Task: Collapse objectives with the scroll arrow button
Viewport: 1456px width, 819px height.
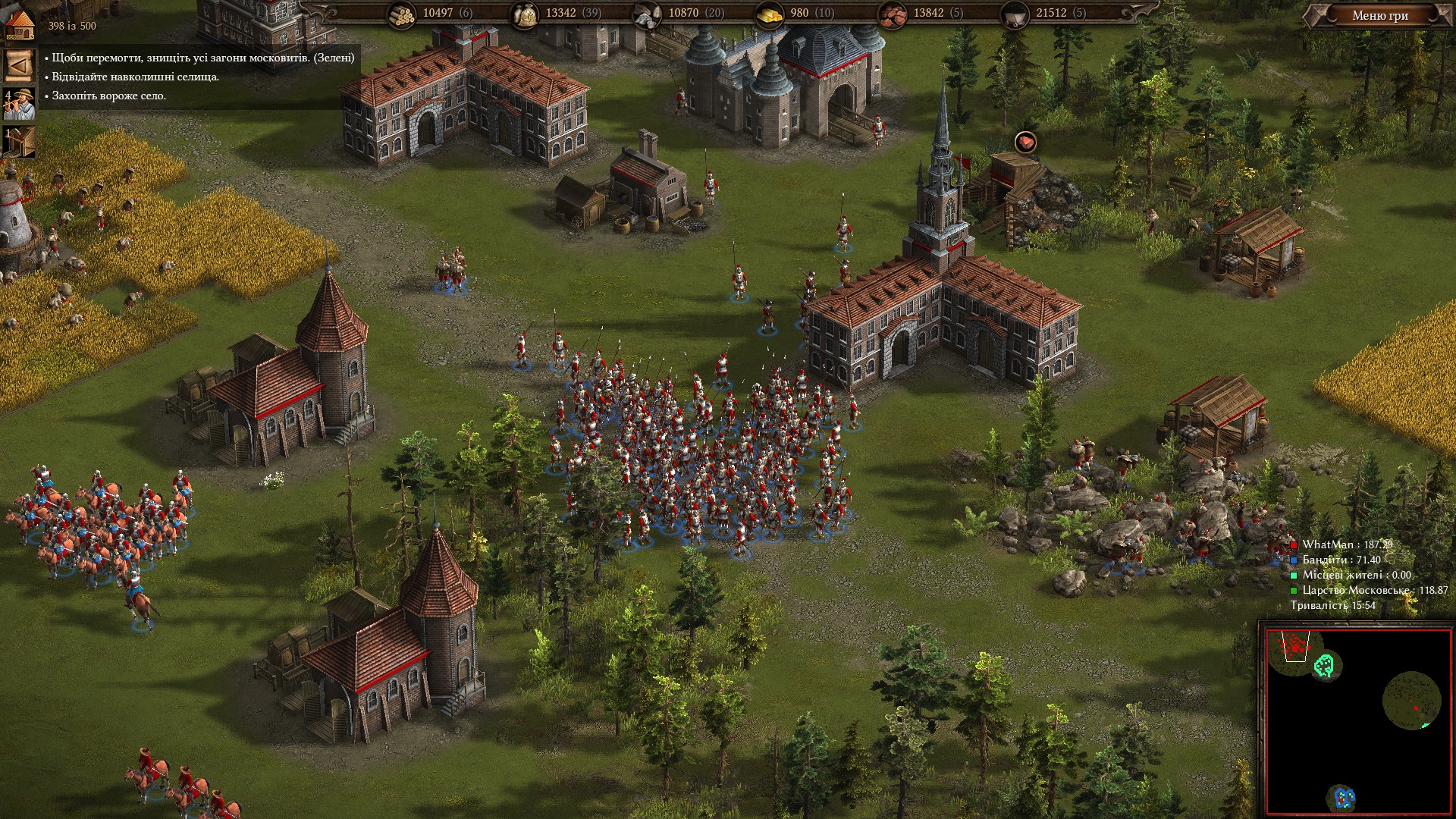Action: pos(19,66)
